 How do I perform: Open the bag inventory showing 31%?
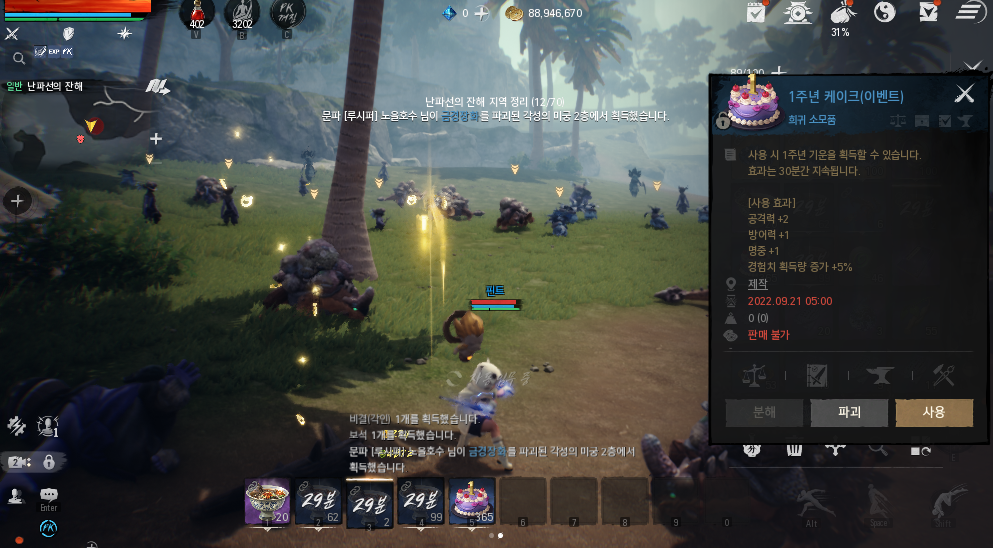pos(841,13)
